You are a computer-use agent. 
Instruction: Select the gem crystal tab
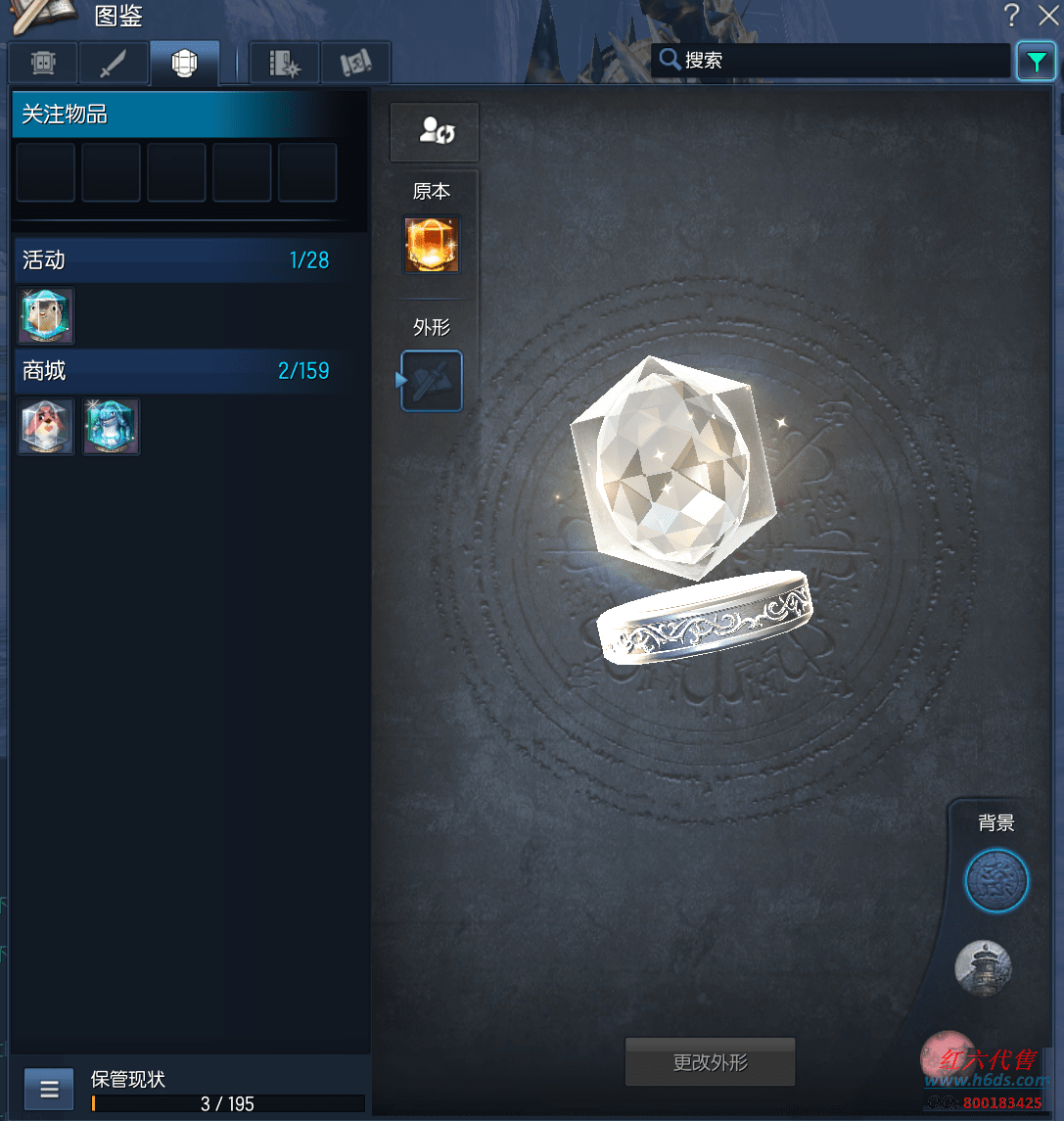184,63
